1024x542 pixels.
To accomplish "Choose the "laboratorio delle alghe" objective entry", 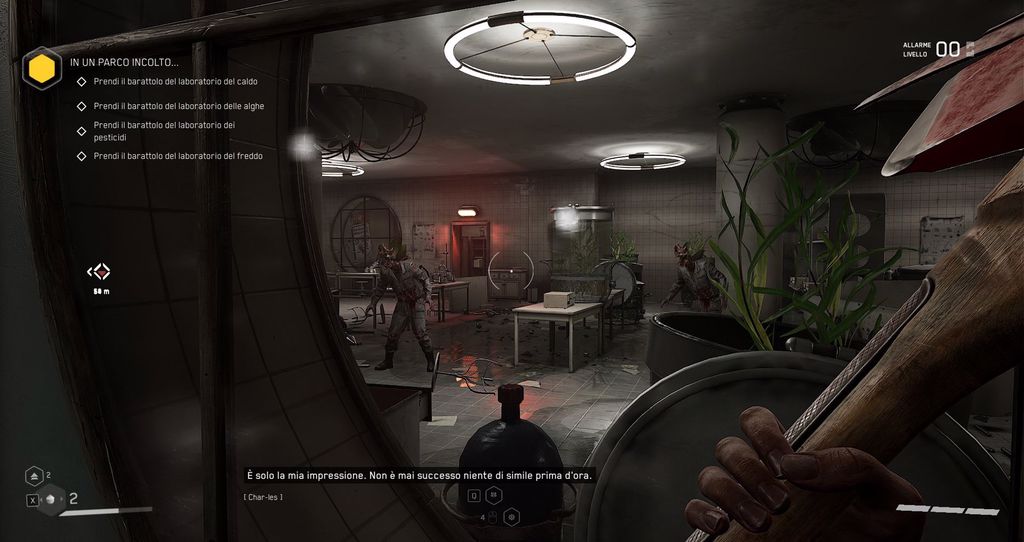I will 179,106.
